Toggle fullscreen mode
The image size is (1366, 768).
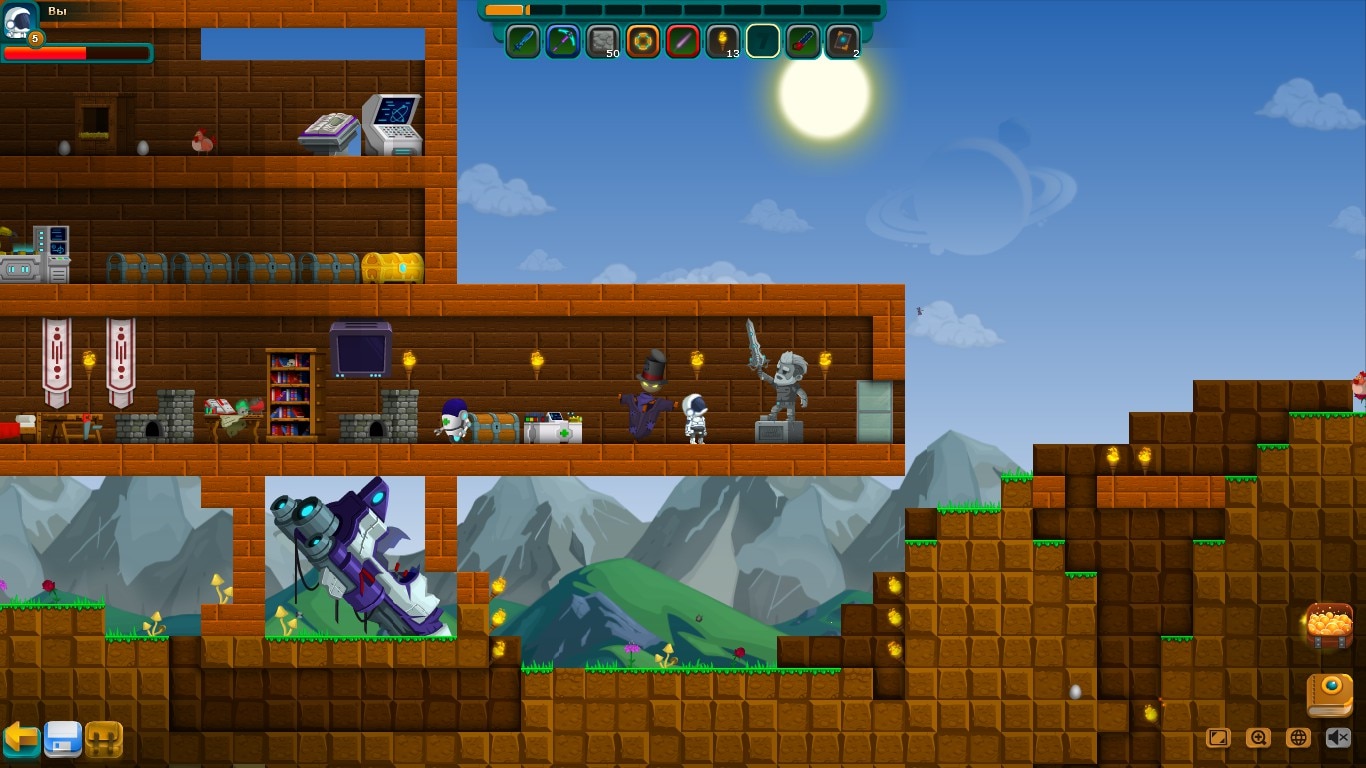[1218, 738]
